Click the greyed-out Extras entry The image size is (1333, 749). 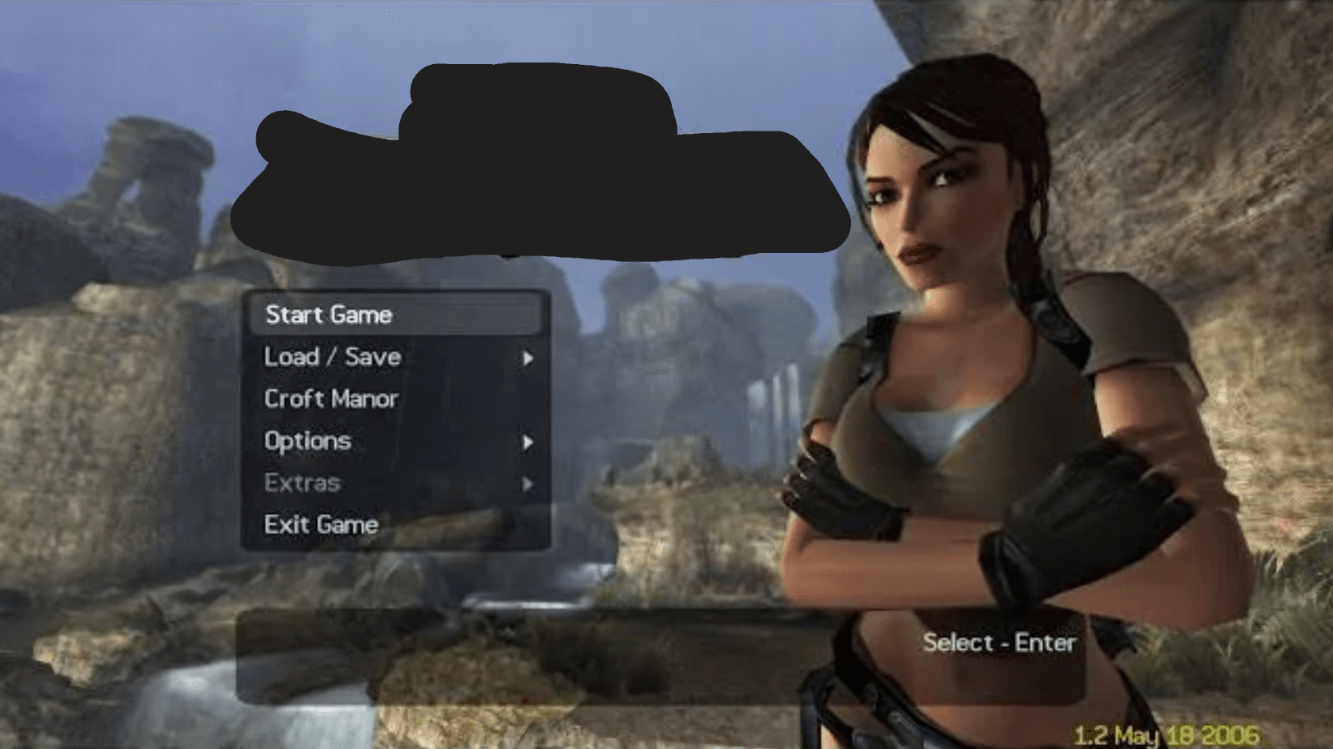[x=302, y=483]
